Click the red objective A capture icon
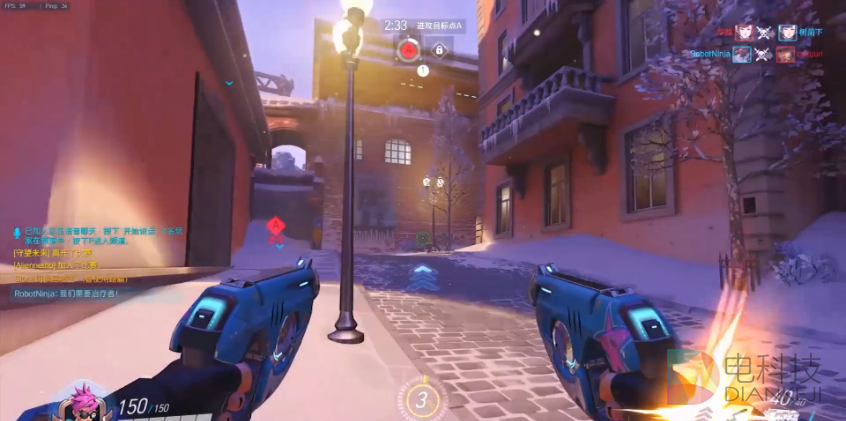Screen dimensions: 846x421 [x=408, y=48]
